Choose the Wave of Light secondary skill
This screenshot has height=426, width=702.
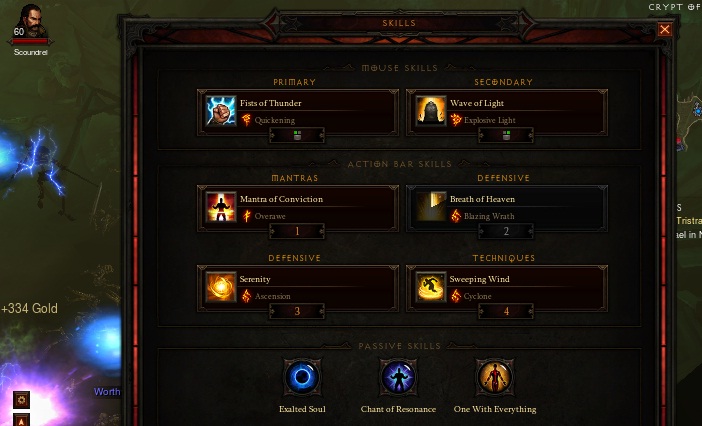(x=506, y=111)
